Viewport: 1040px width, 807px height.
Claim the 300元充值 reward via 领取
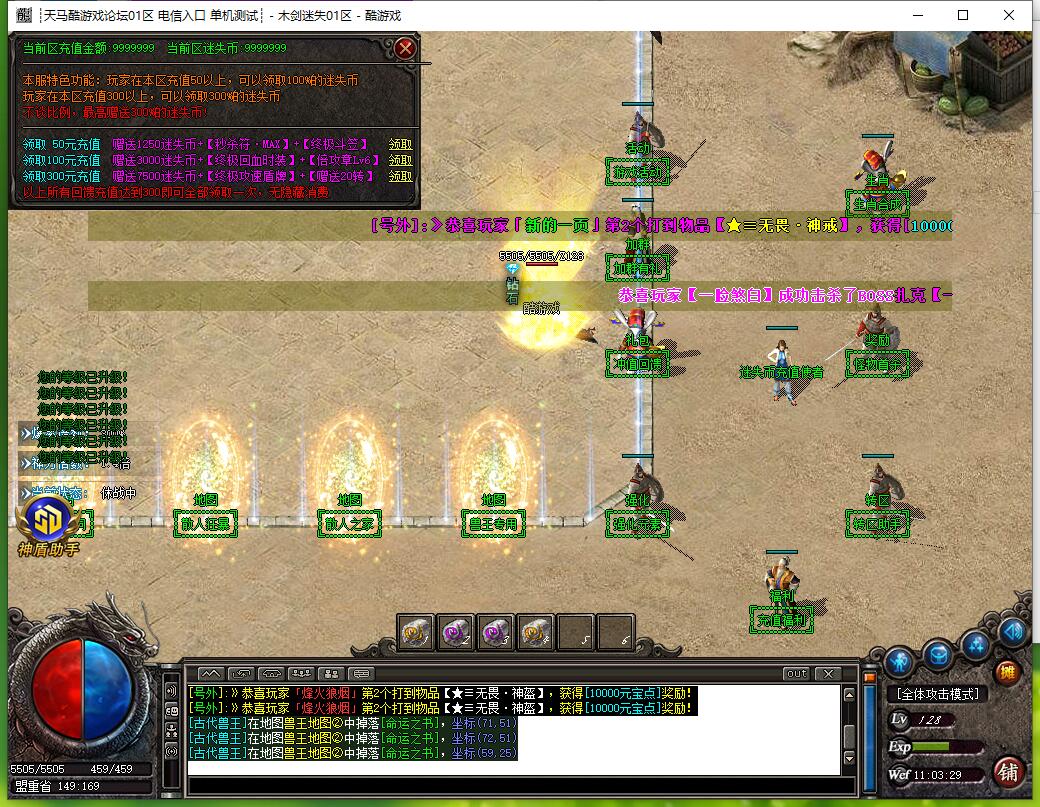(400, 175)
